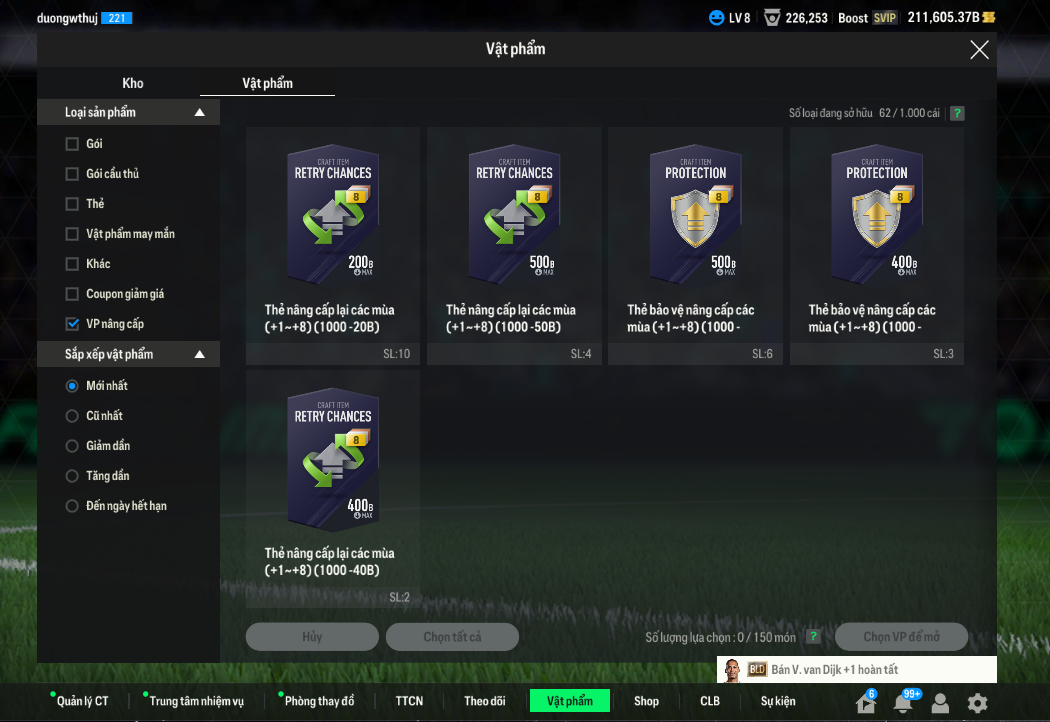Toggle the Thẻ category checkbox
The width and height of the screenshot is (1050, 722).
pyautogui.click(x=72, y=204)
